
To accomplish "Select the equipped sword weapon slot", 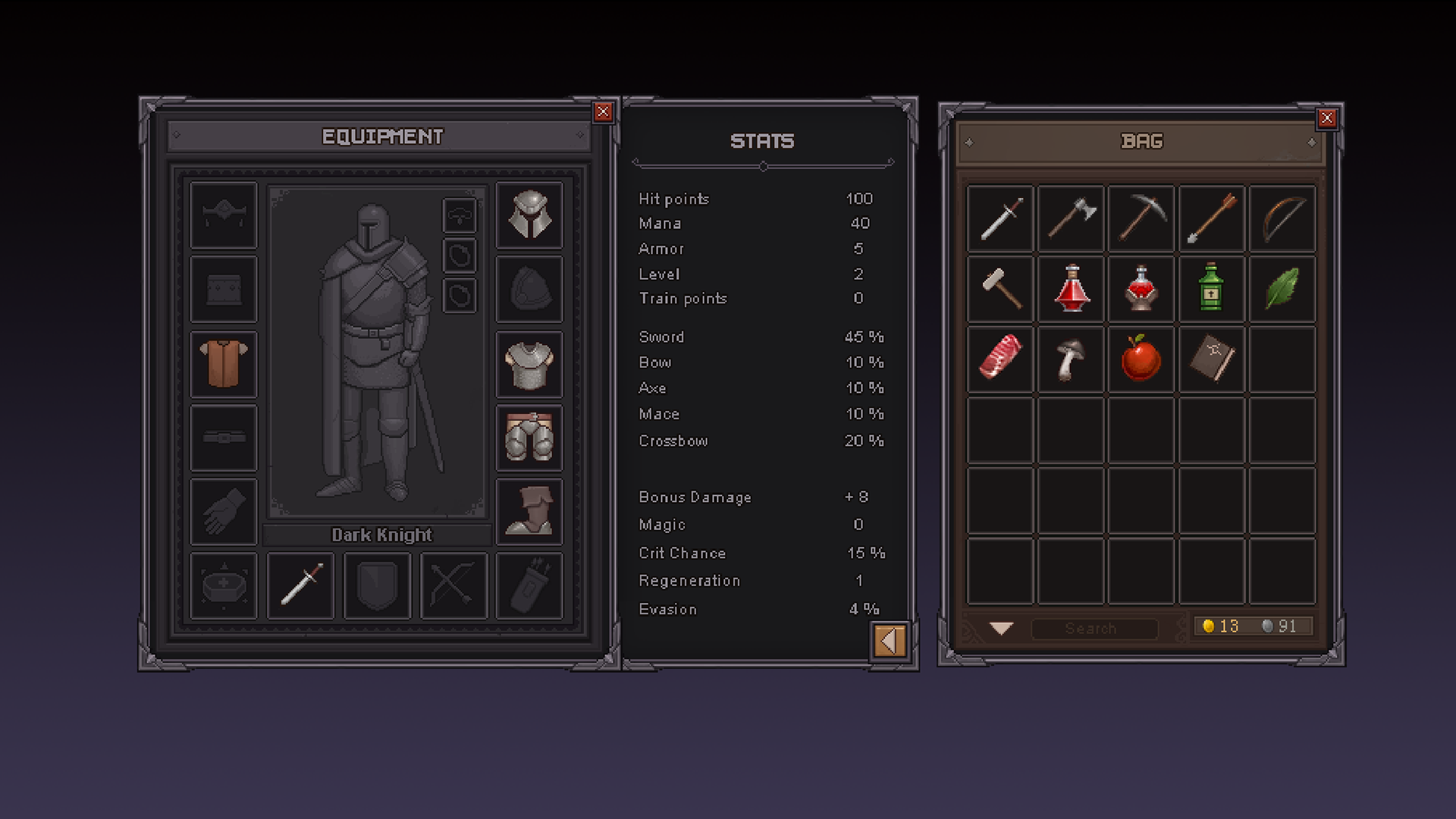I will coord(301,585).
